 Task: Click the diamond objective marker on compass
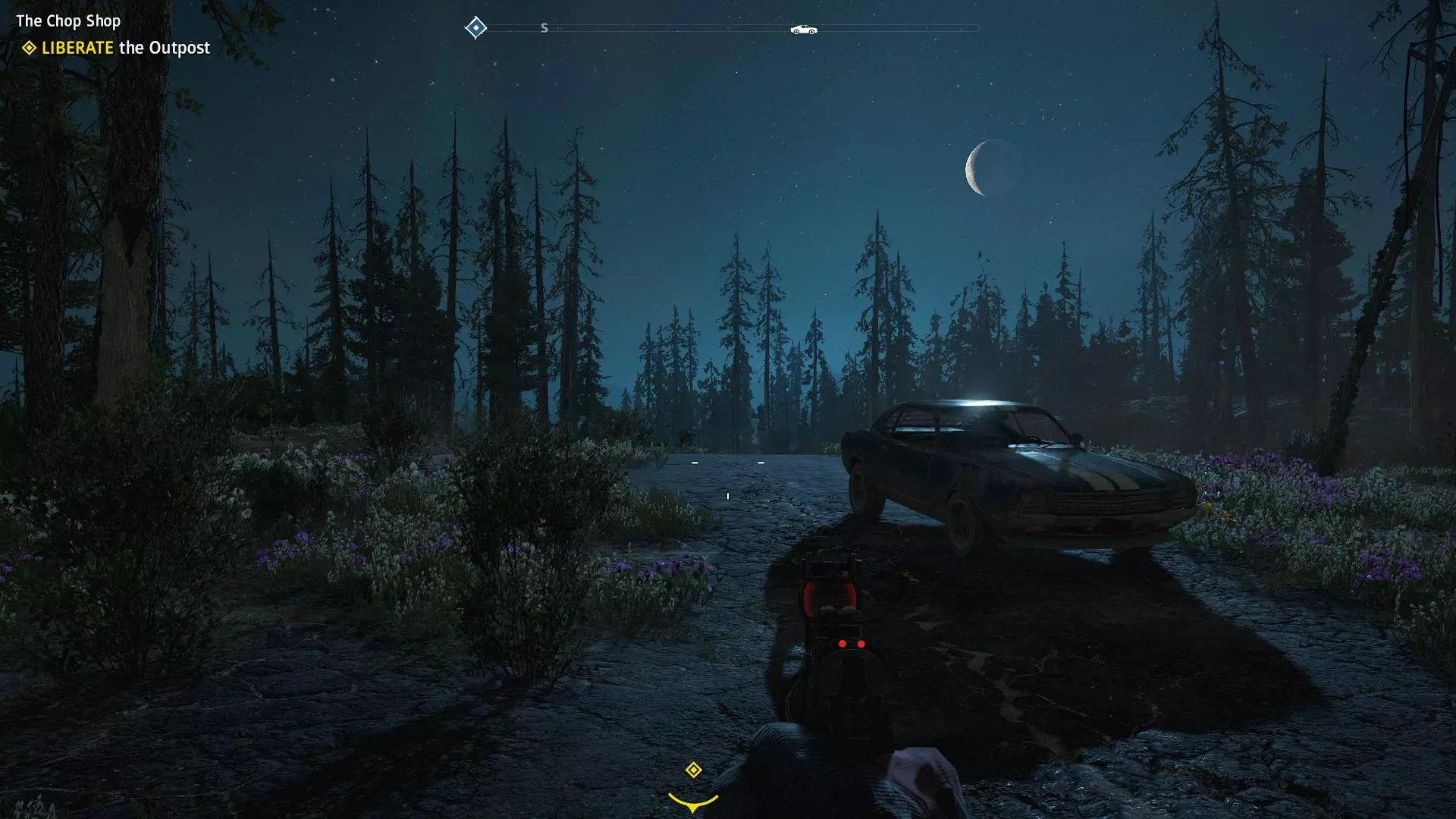(x=475, y=28)
